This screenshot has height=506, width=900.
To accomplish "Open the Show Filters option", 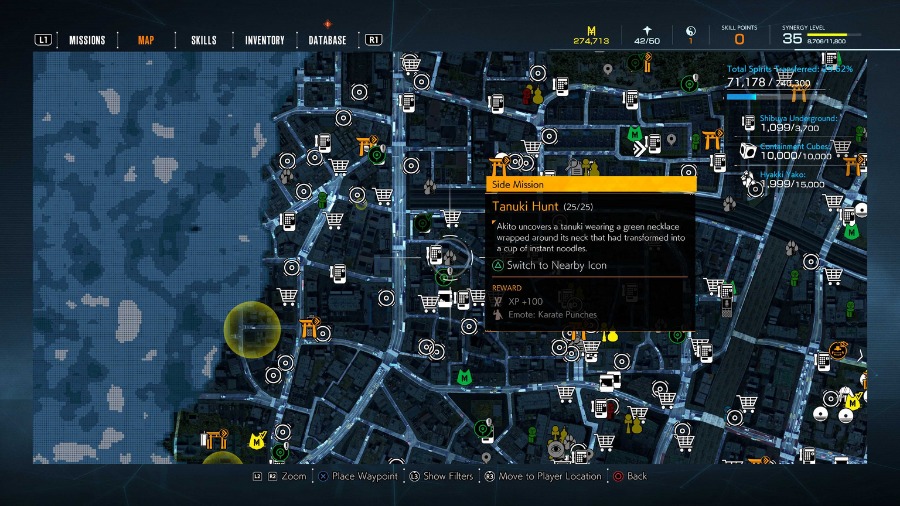I will (447, 476).
